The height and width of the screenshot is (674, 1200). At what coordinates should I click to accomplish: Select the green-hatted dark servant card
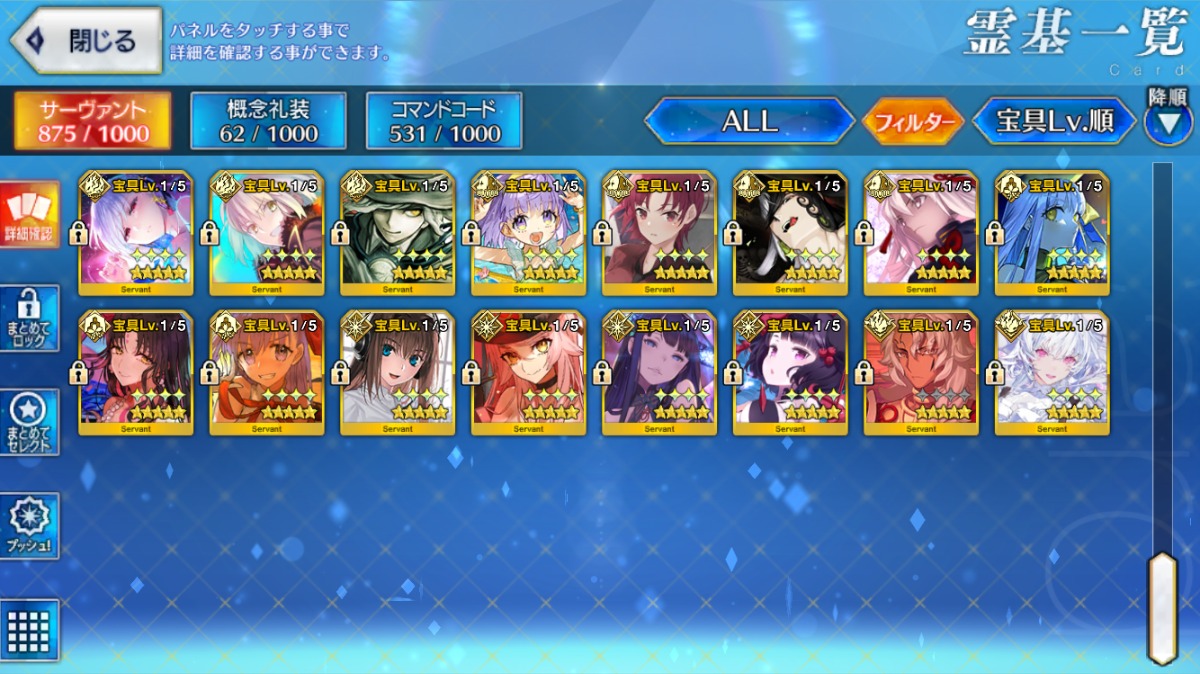pos(397,233)
